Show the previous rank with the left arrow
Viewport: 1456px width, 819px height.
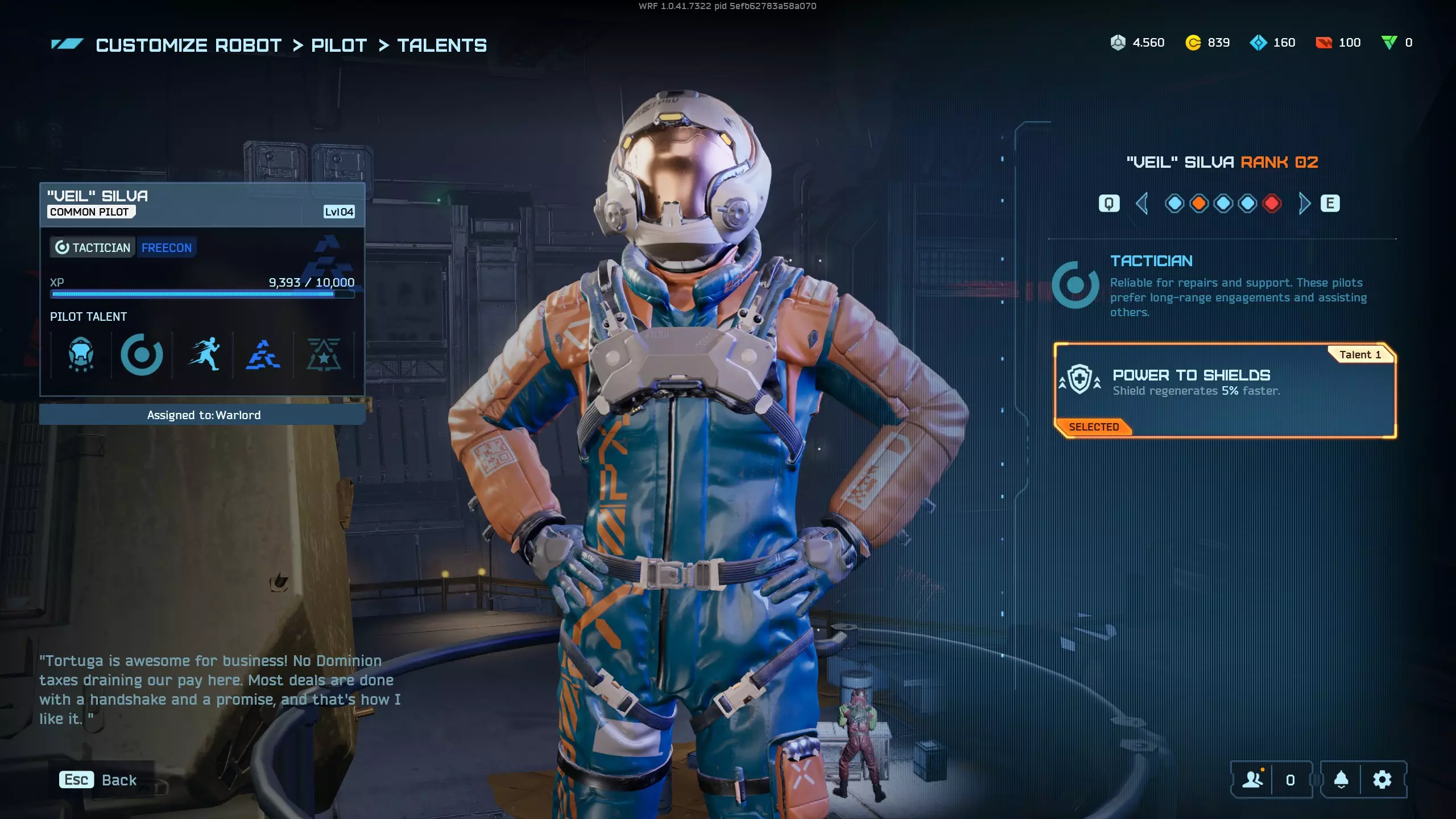1141,204
